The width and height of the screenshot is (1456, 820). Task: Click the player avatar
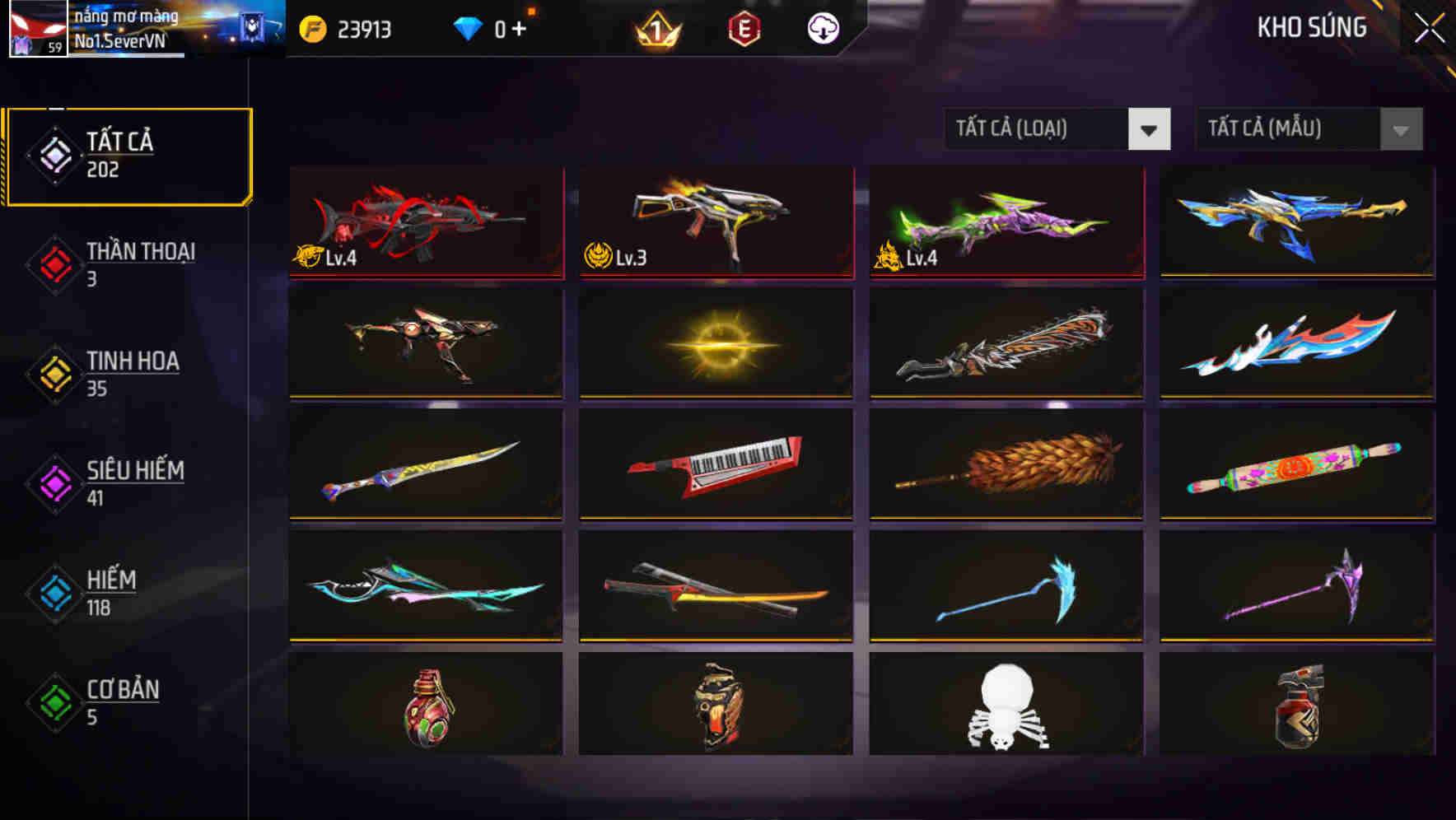point(33,29)
